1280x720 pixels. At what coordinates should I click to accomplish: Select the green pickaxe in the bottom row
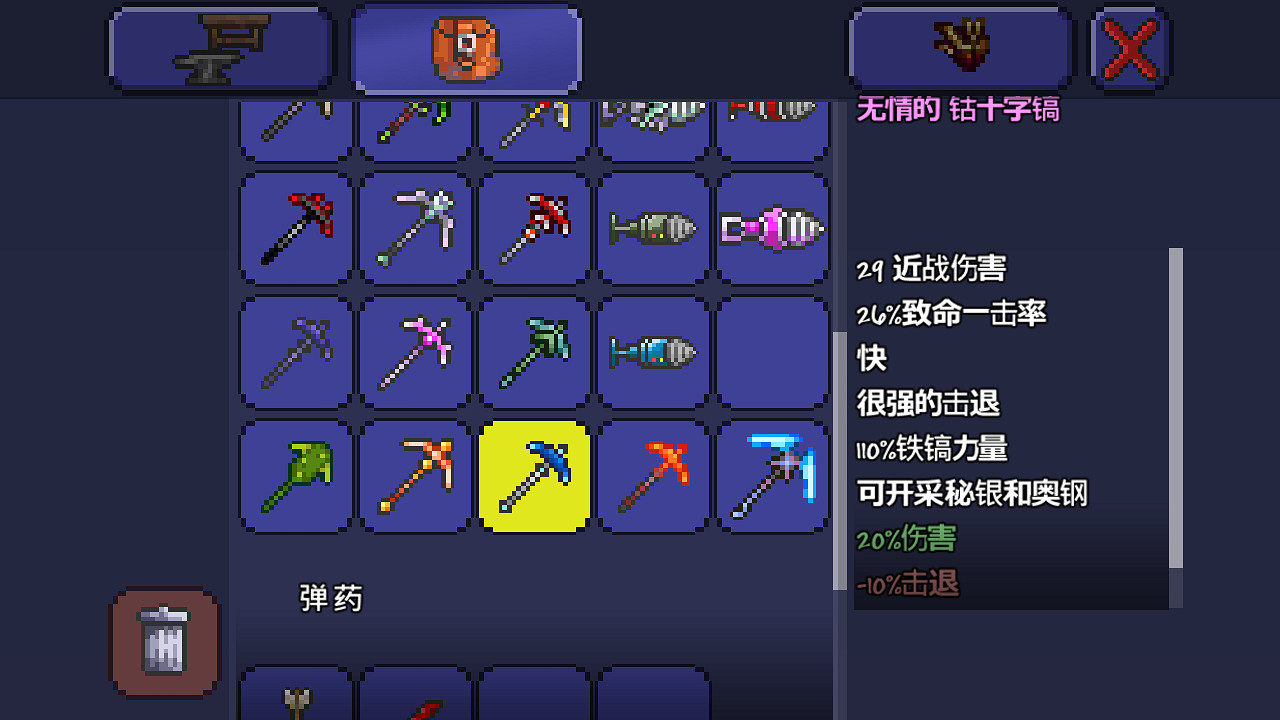[295, 477]
